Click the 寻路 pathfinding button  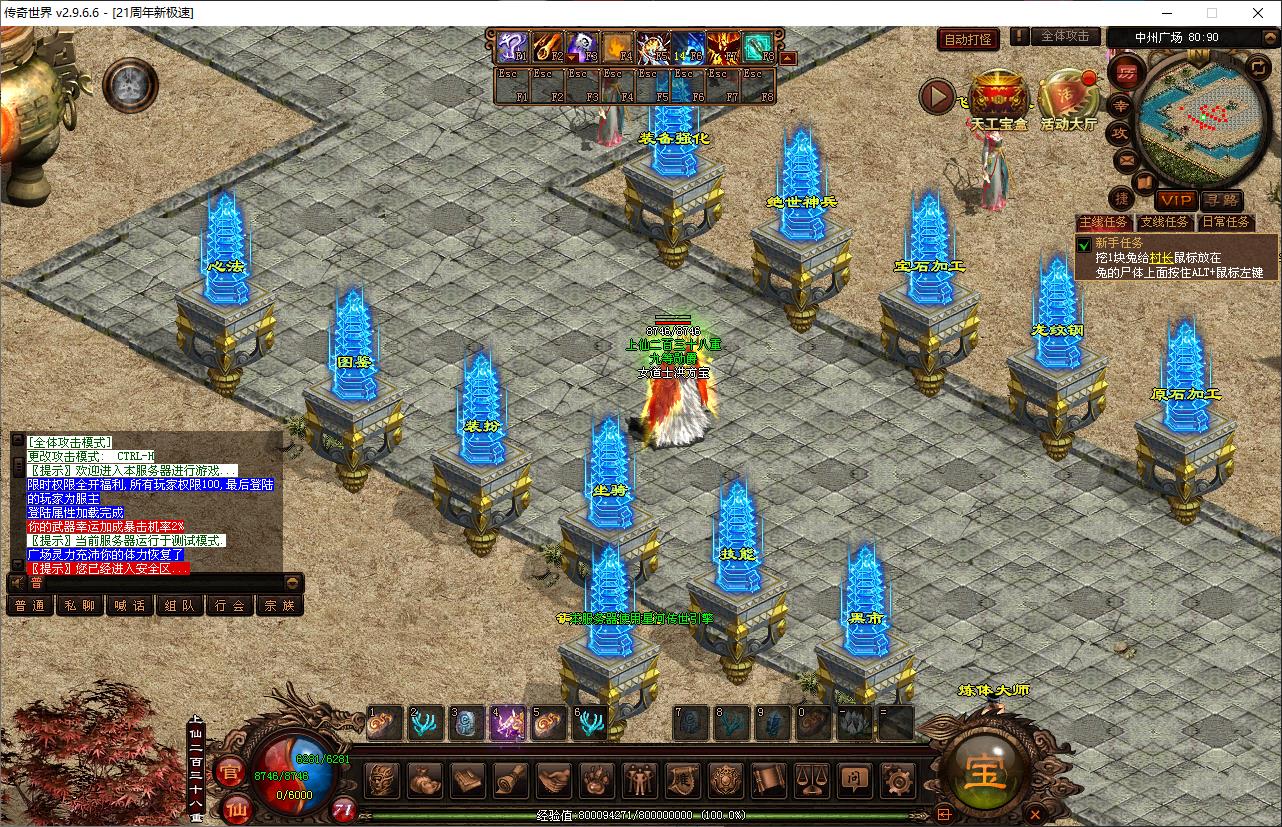tap(1221, 200)
